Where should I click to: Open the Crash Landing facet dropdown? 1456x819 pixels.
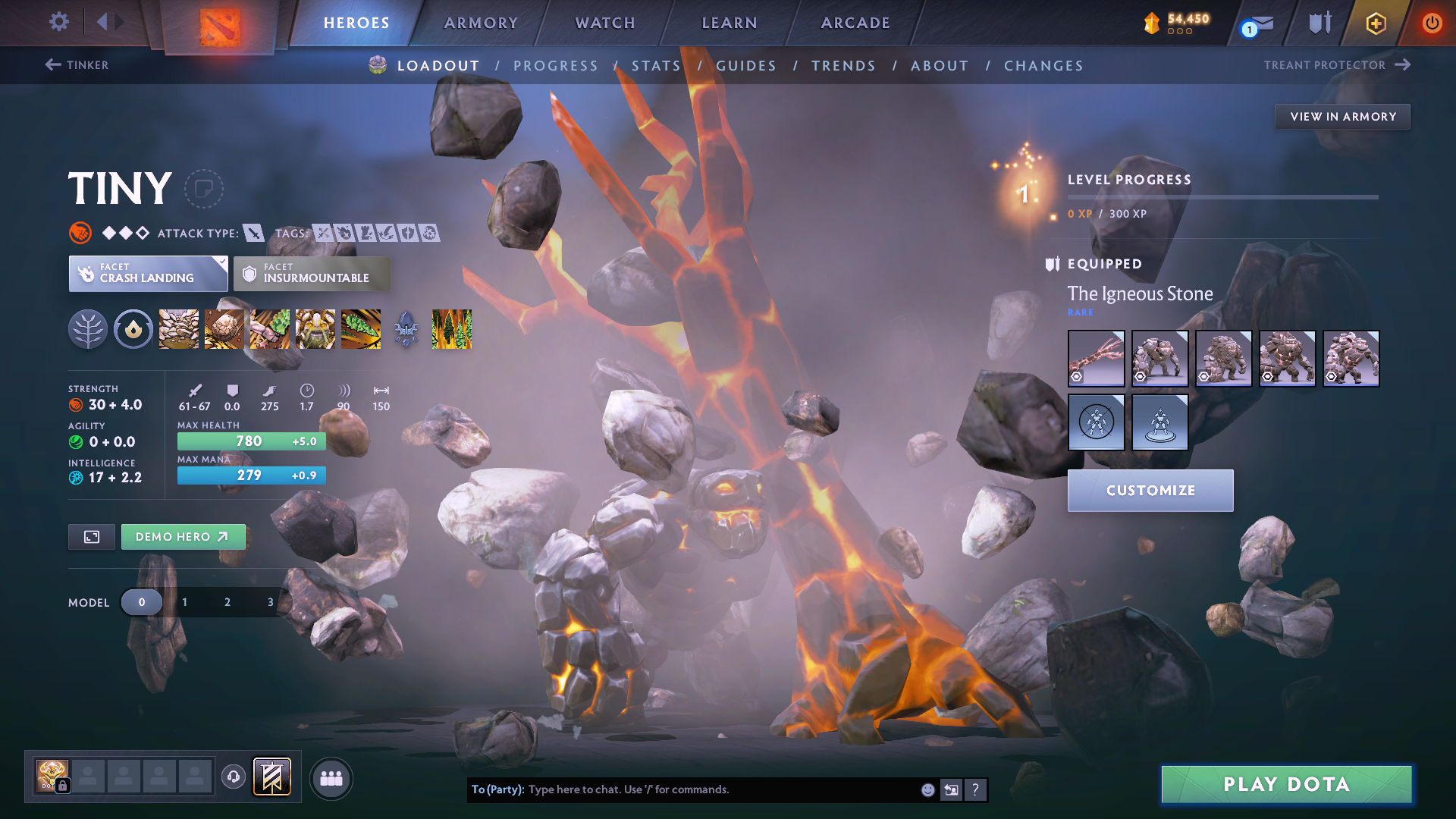tap(148, 273)
